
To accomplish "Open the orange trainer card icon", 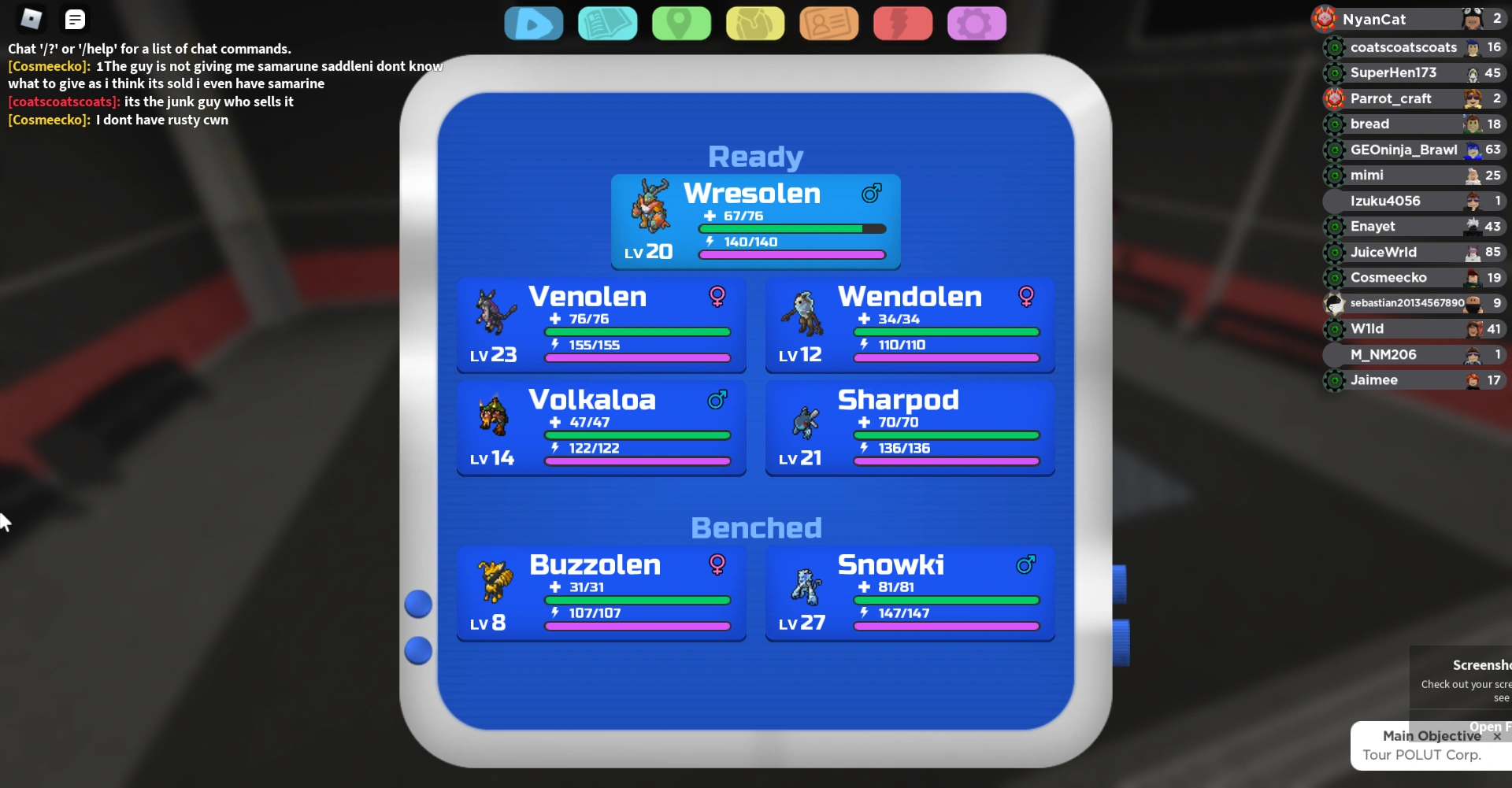I will tap(828, 24).
